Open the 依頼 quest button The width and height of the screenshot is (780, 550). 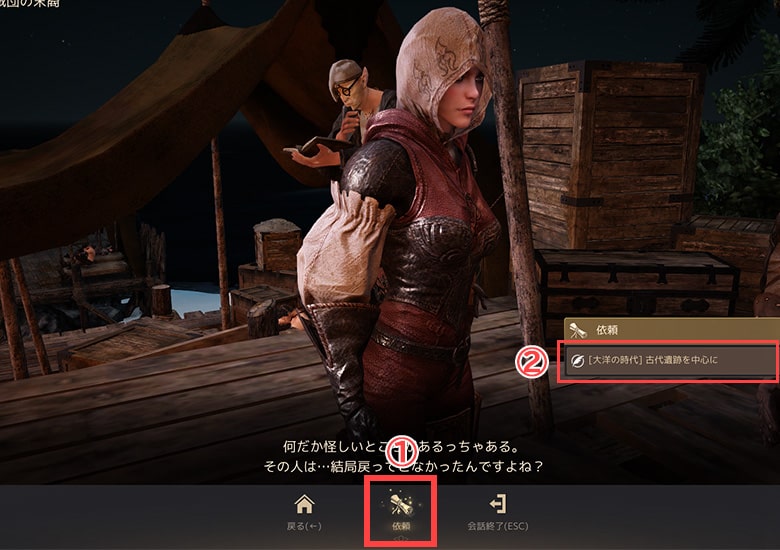pyautogui.click(x=399, y=512)
